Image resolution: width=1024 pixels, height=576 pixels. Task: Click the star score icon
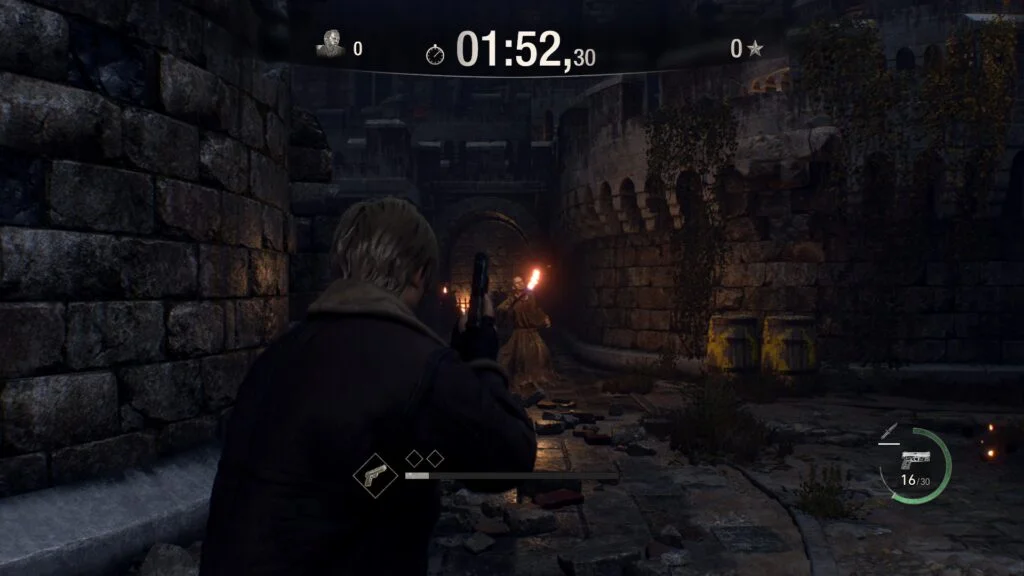click(x=756, y=47)
